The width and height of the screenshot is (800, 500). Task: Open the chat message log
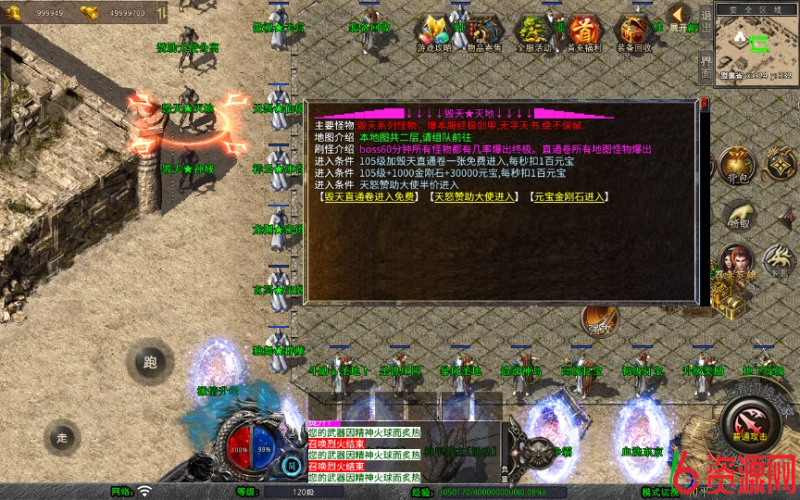[364, 451]
